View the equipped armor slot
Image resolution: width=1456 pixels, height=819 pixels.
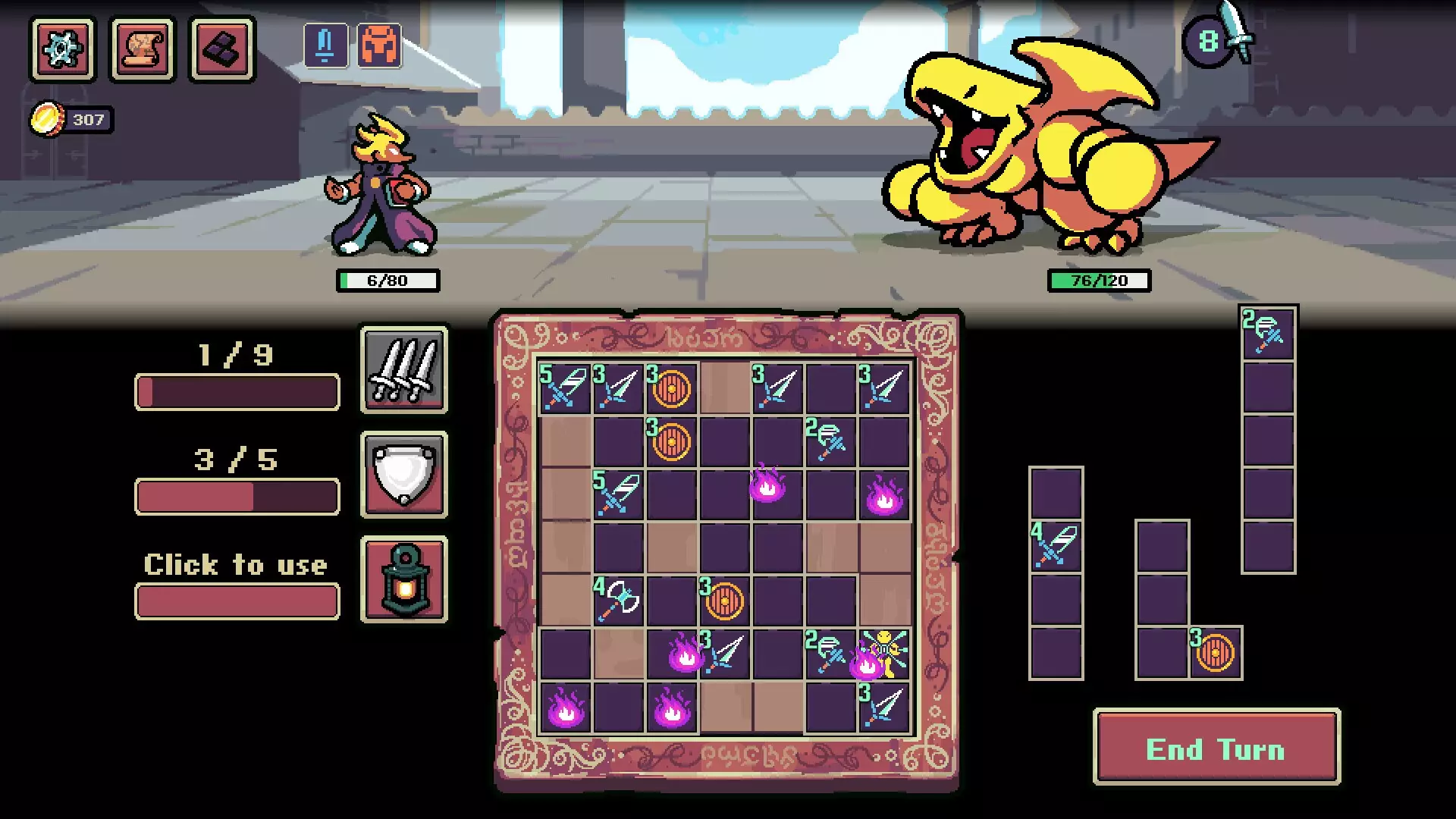[x=381, y=45]
